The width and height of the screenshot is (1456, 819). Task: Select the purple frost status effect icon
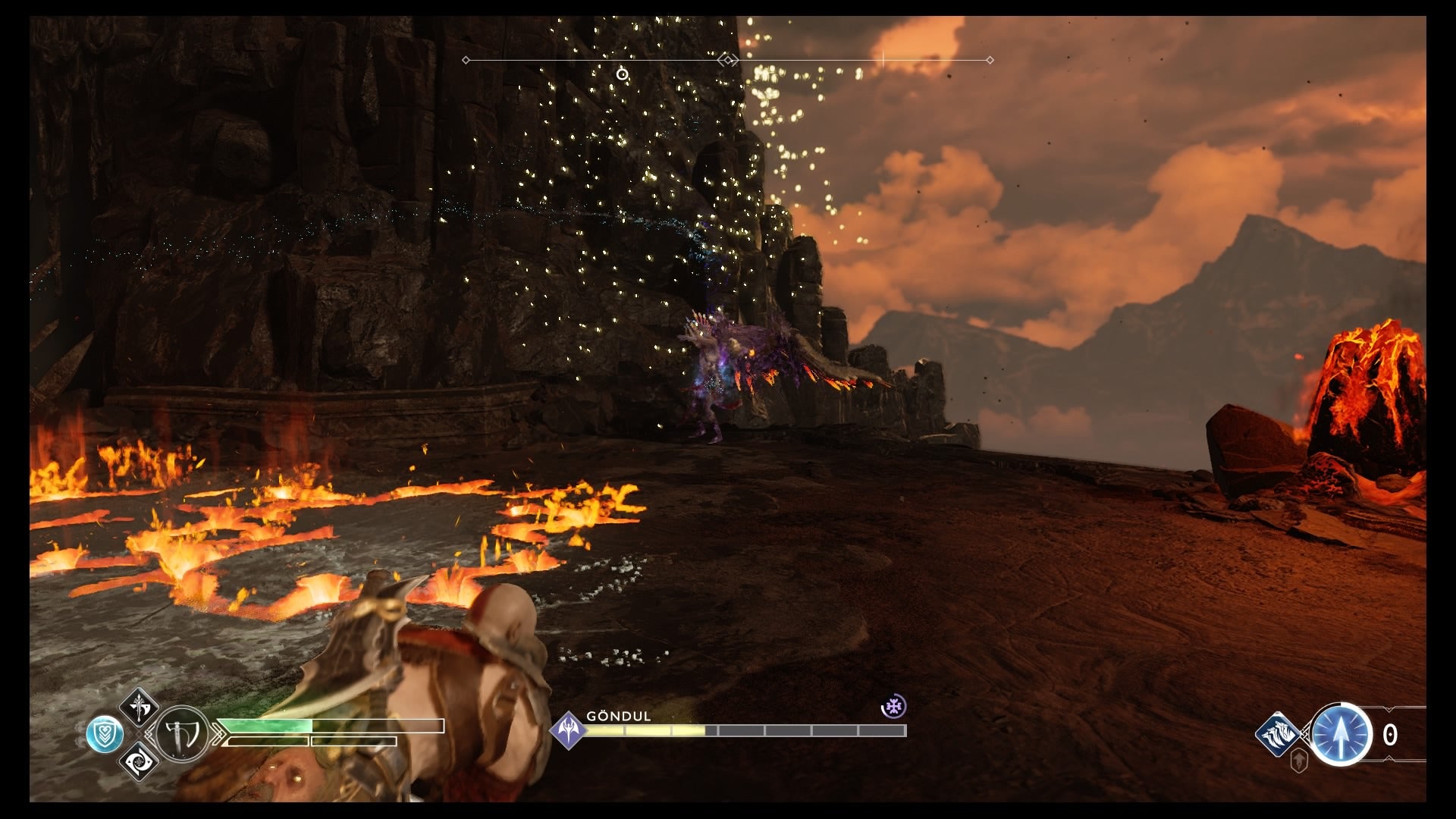[894, 707]
